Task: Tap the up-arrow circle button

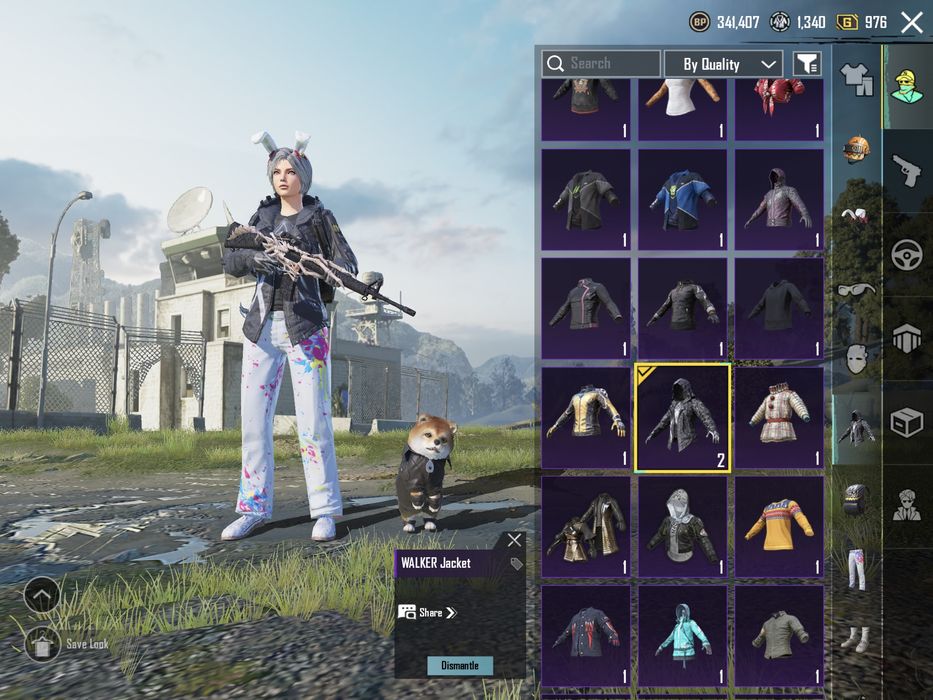Action: point(42,596)
